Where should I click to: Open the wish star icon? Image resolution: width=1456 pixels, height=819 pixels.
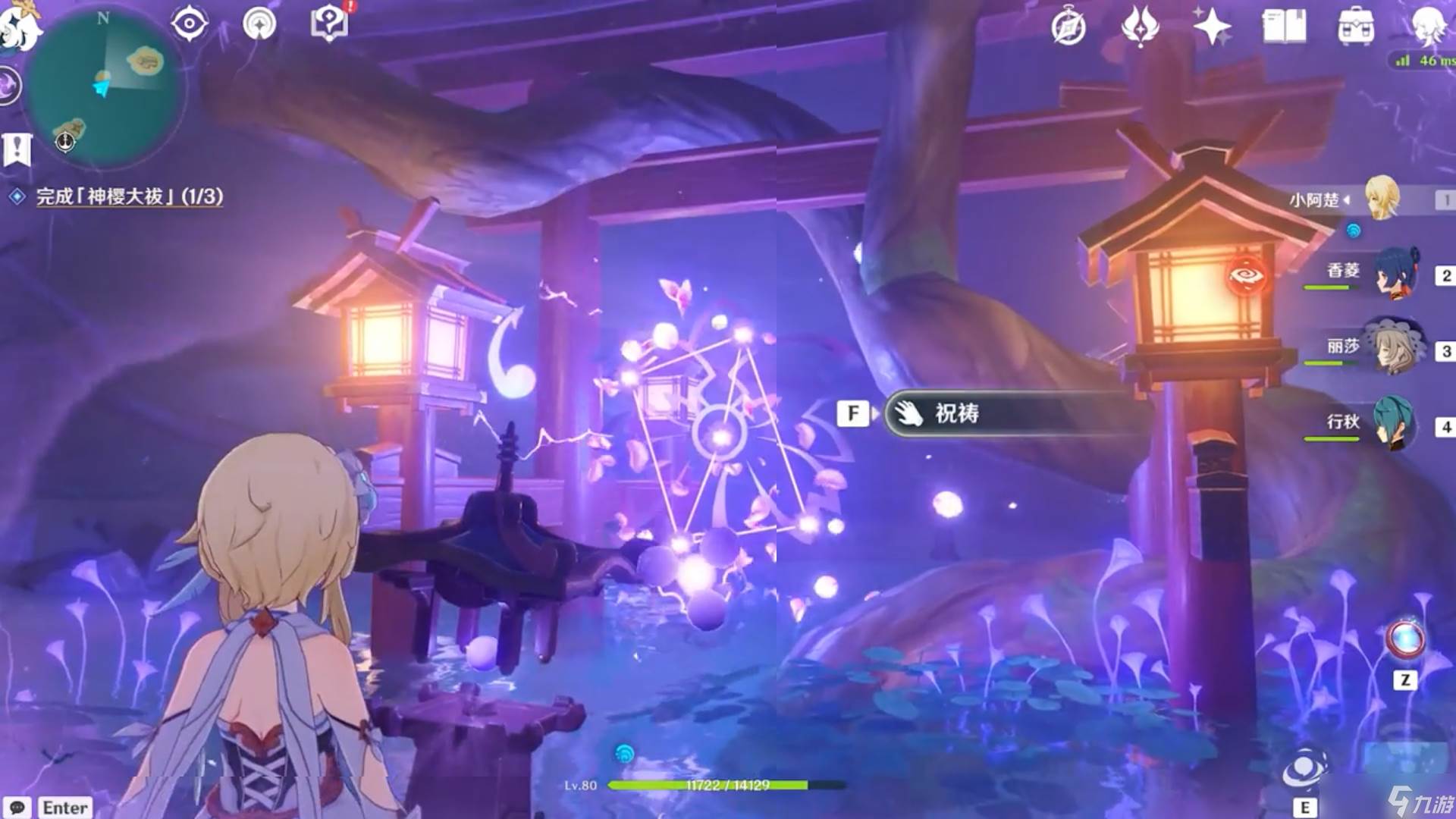1211,27
